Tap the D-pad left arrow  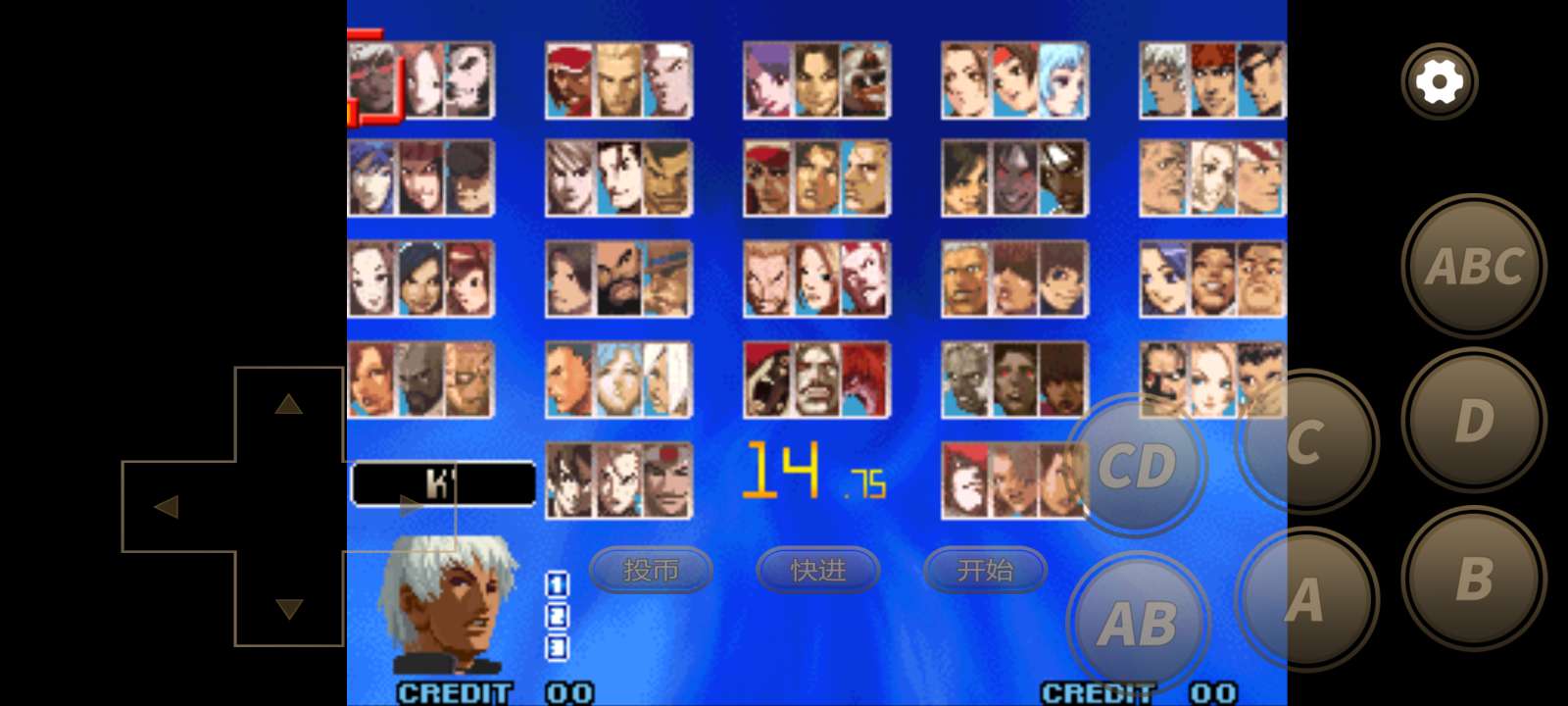tap(167, 507)
